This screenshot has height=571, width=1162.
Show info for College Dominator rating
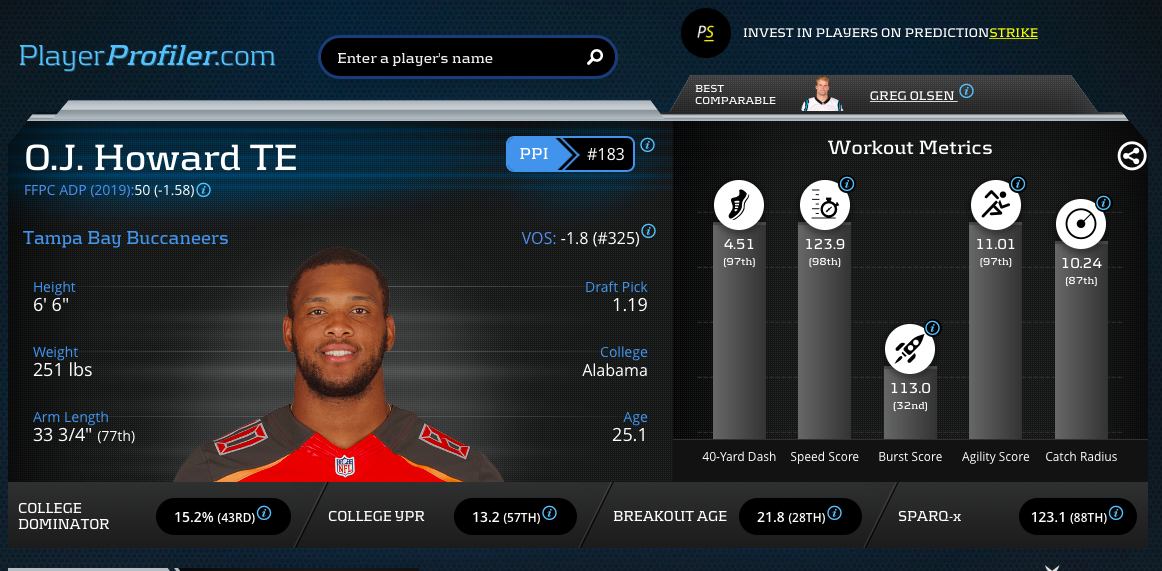click(x=265, y=513)
